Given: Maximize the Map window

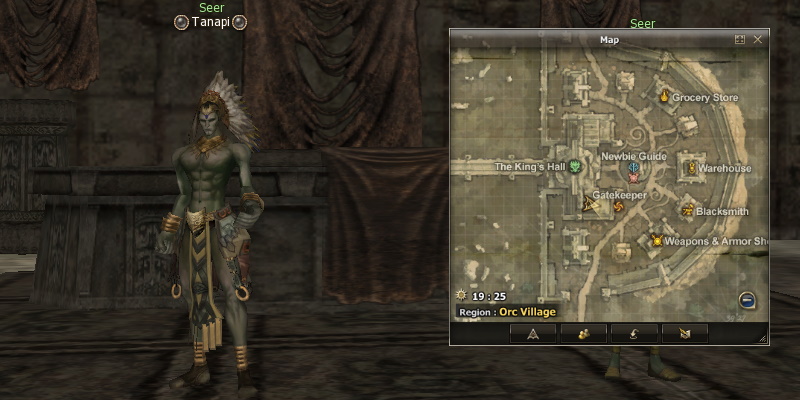Looking at the screenshot, I should 740,40.
